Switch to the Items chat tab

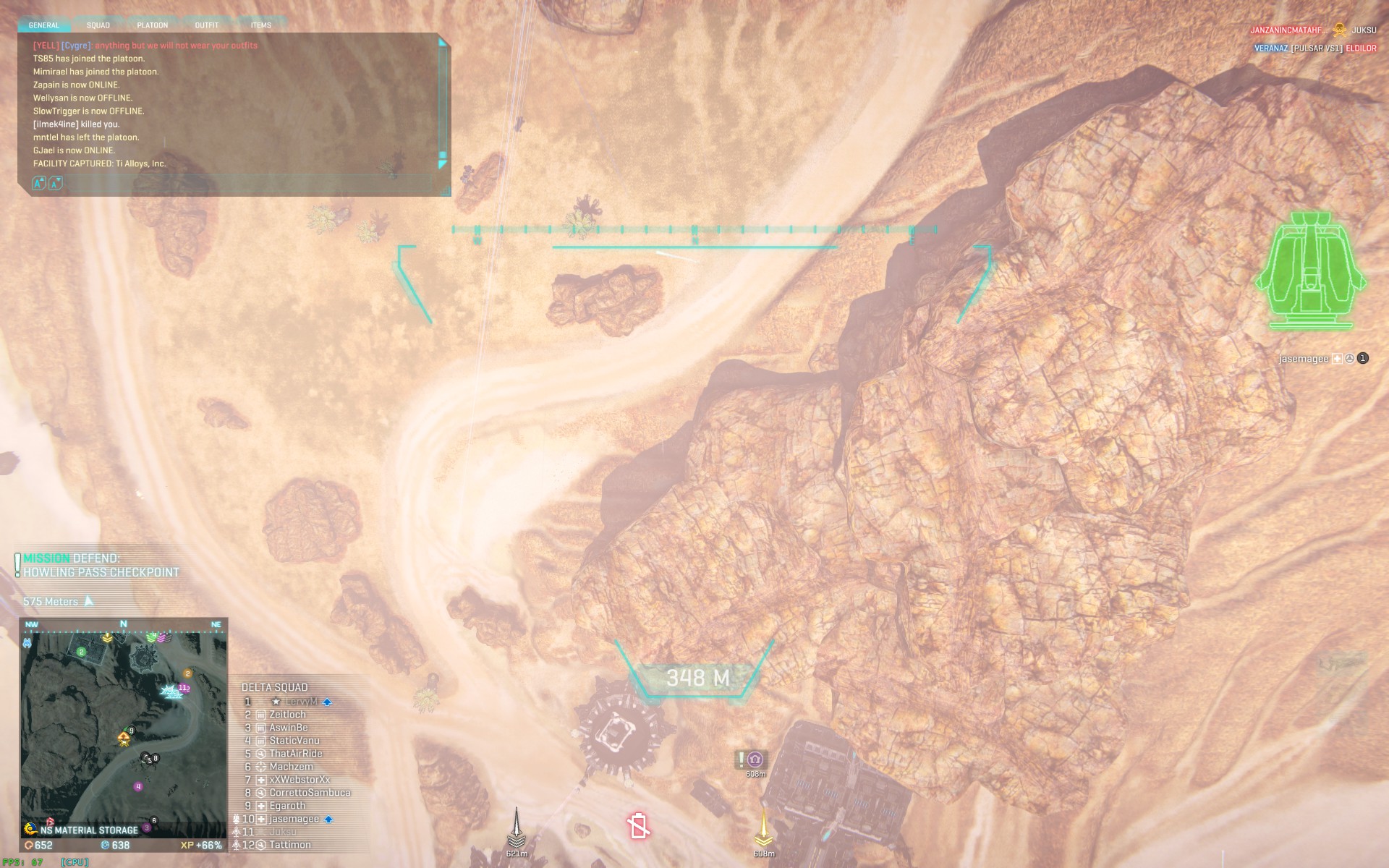(x=261, y=25)
